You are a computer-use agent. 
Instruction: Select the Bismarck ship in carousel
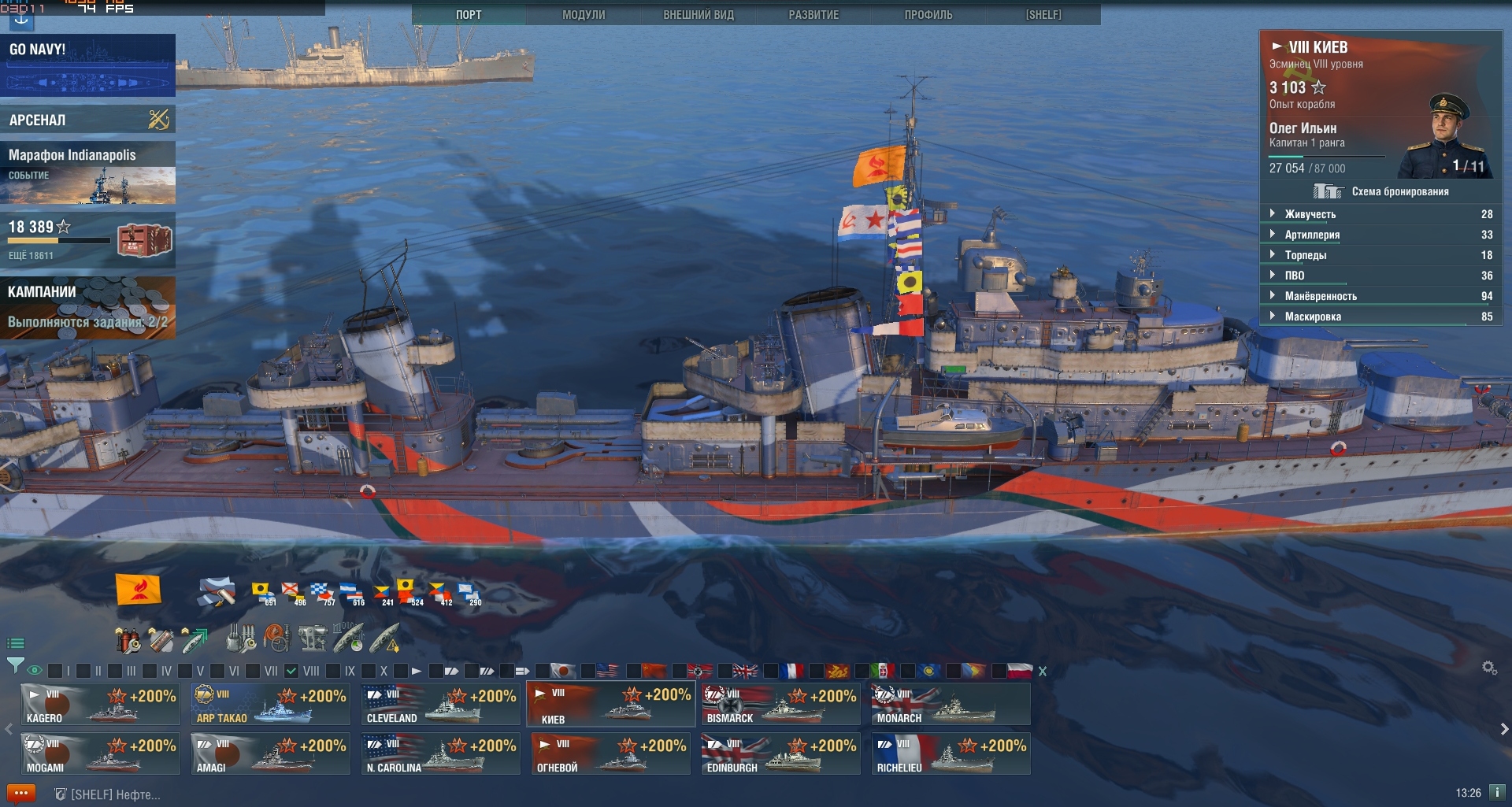point(780,704)
